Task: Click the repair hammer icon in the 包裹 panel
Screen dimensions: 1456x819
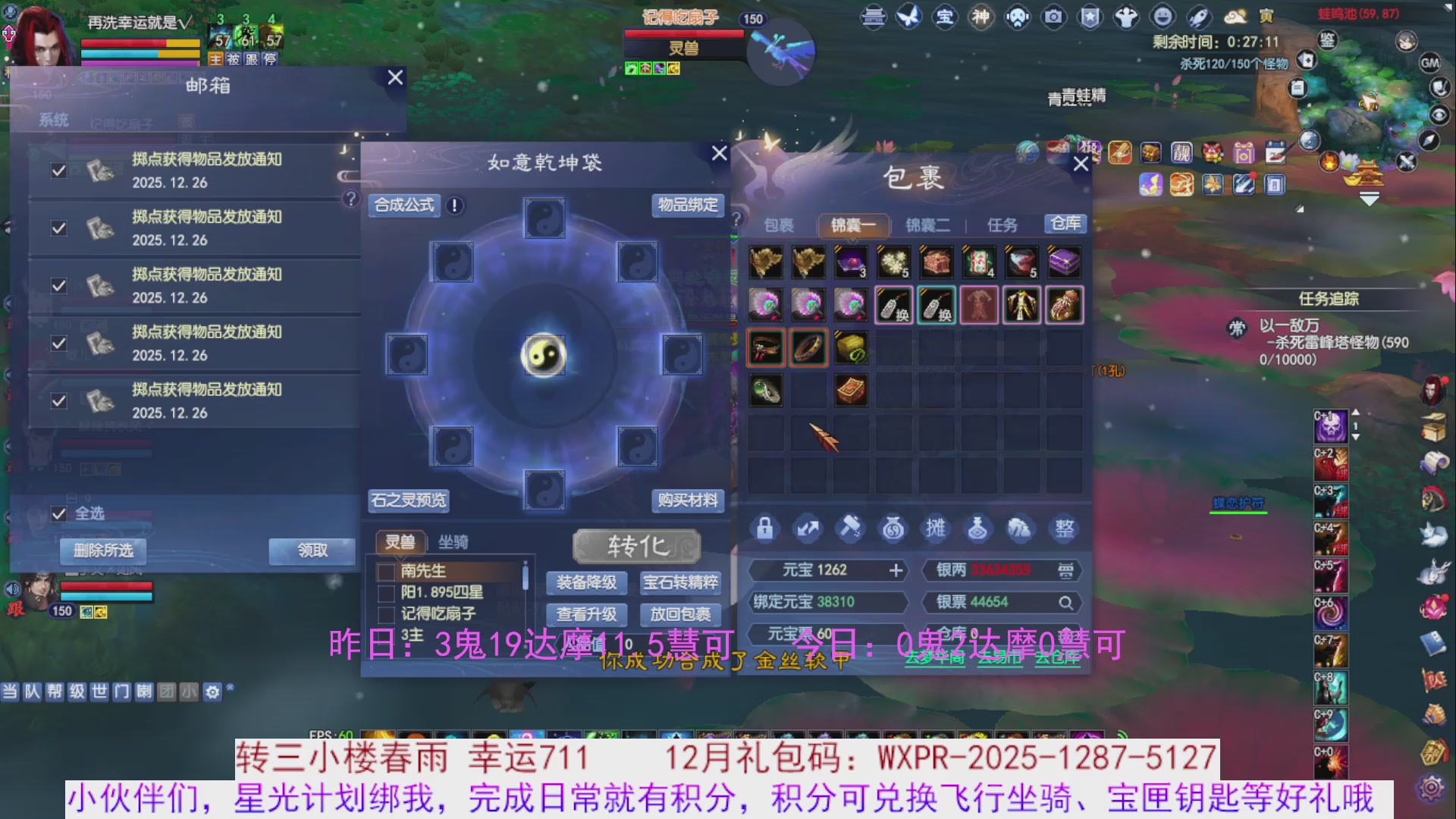Action: tap(850, 529)
